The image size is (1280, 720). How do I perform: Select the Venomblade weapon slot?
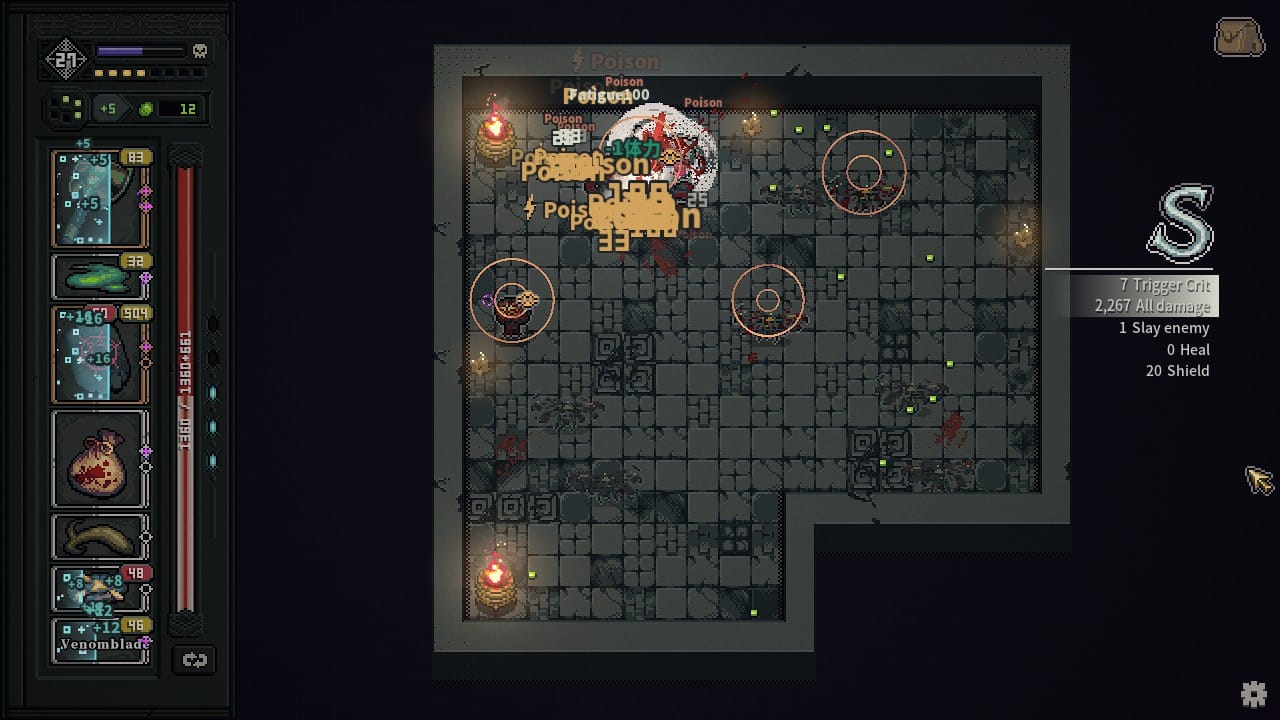pyautogui.click(x=100, y=640)
